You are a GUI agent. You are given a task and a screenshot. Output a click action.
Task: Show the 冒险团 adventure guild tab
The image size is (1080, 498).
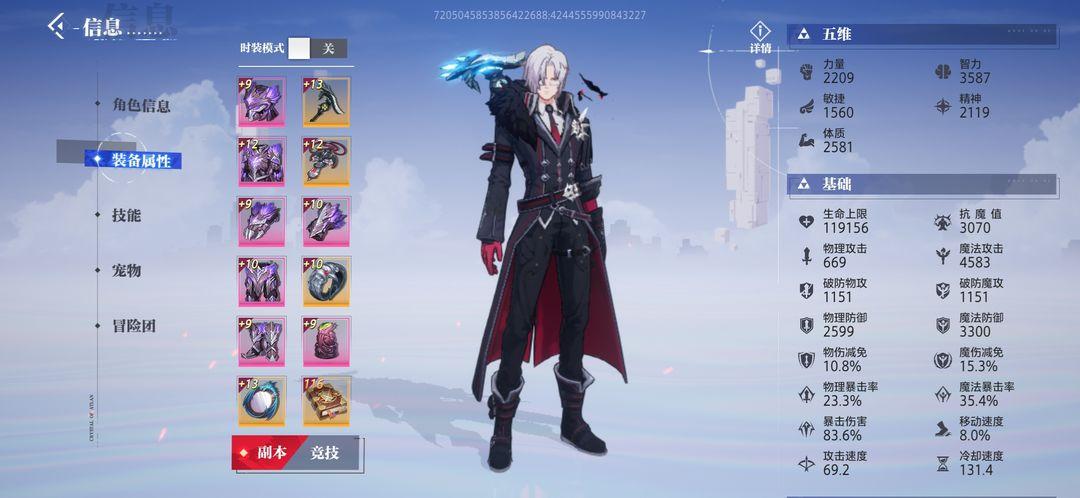(134, 326)
